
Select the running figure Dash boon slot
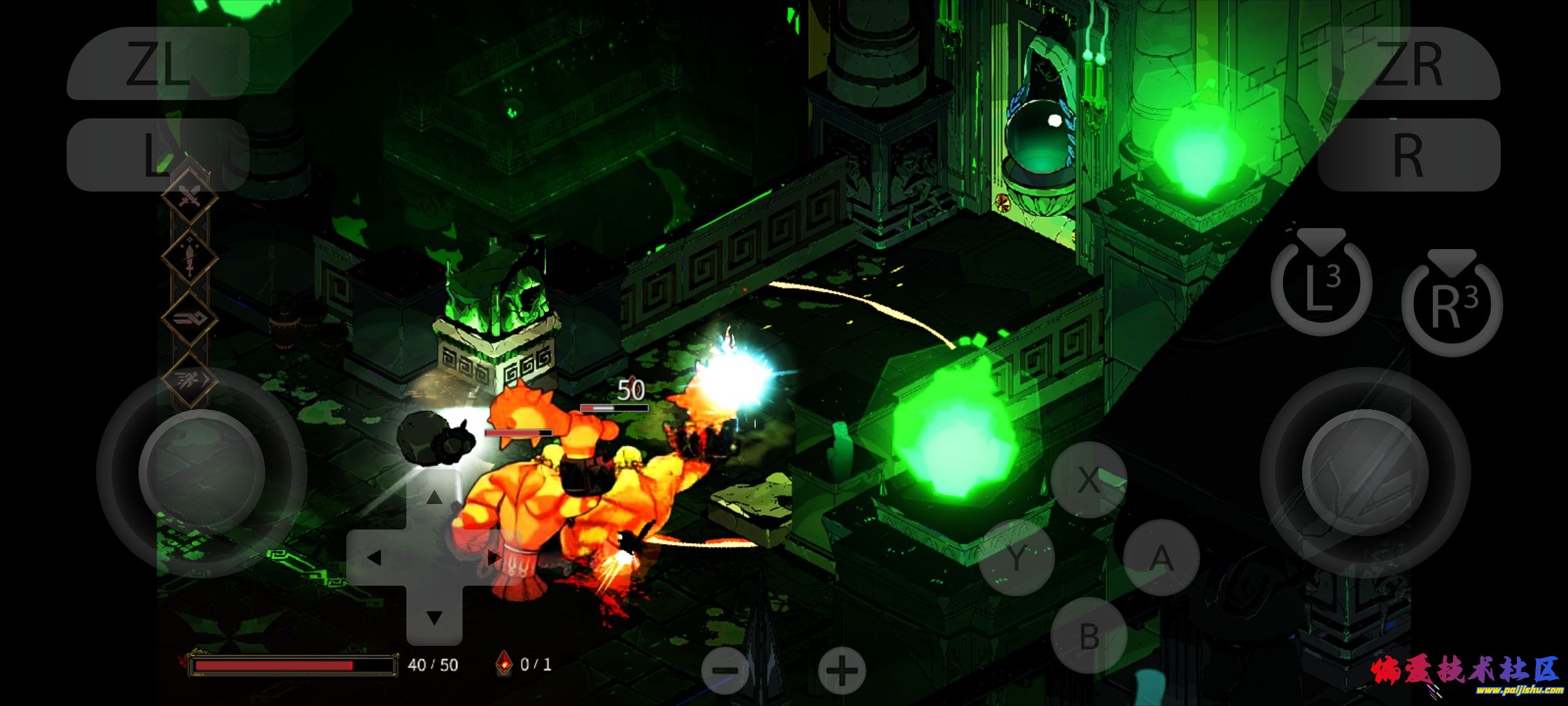pos(189,380)
